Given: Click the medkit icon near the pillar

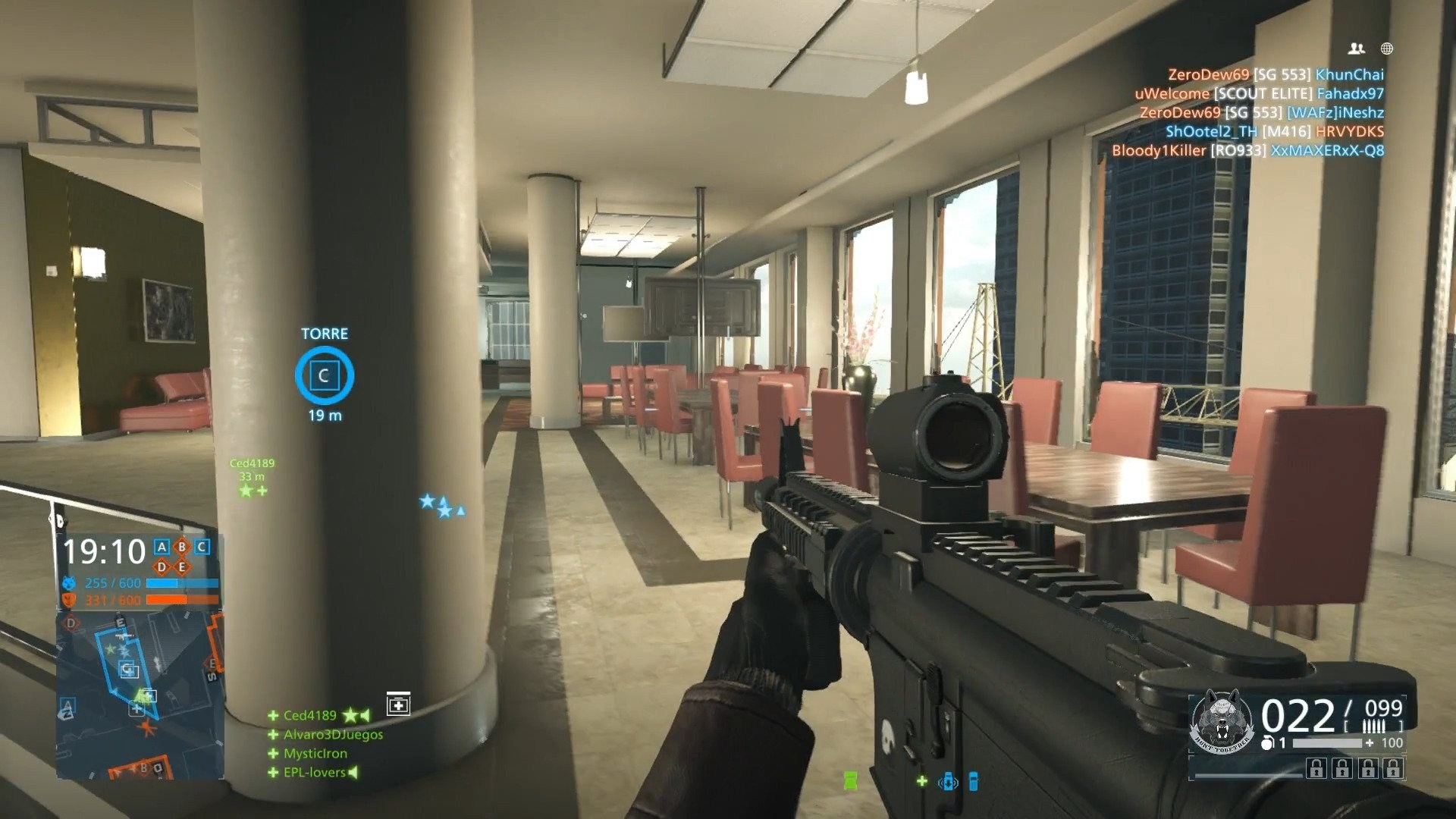Looking at the screenshot, I should pos(399,704).
